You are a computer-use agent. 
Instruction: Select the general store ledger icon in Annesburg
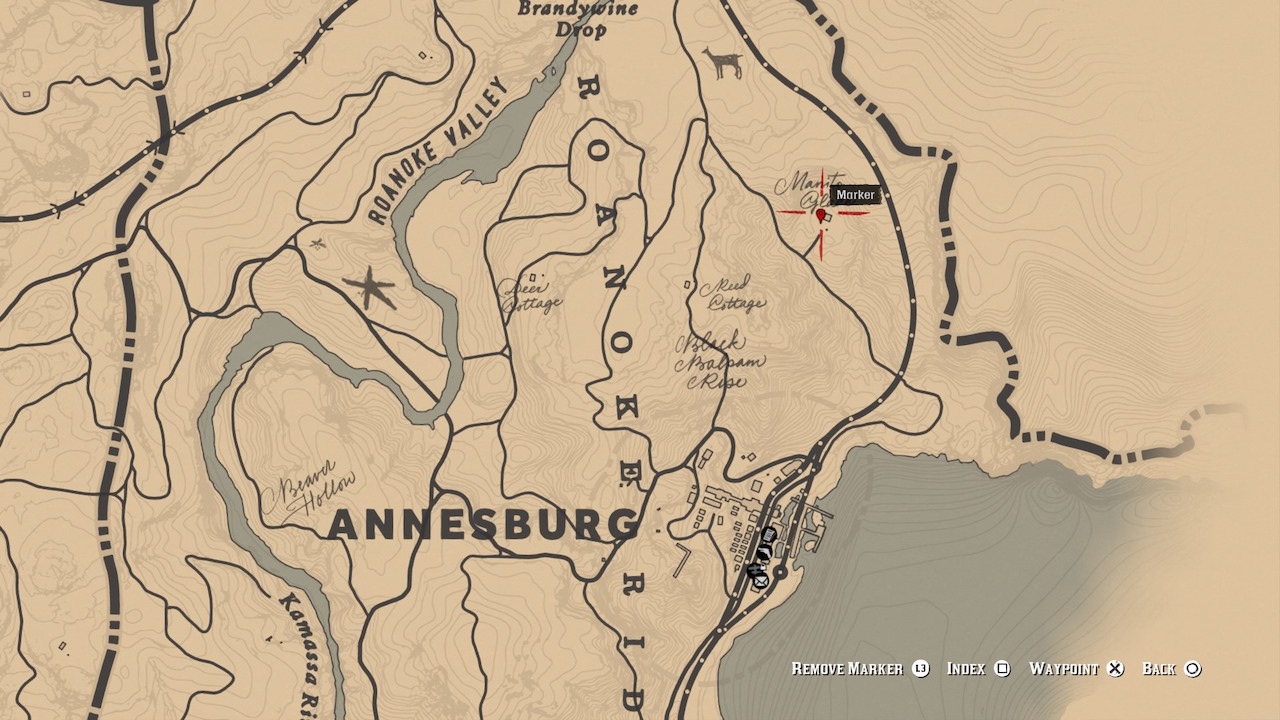click(x=767, y=534)
